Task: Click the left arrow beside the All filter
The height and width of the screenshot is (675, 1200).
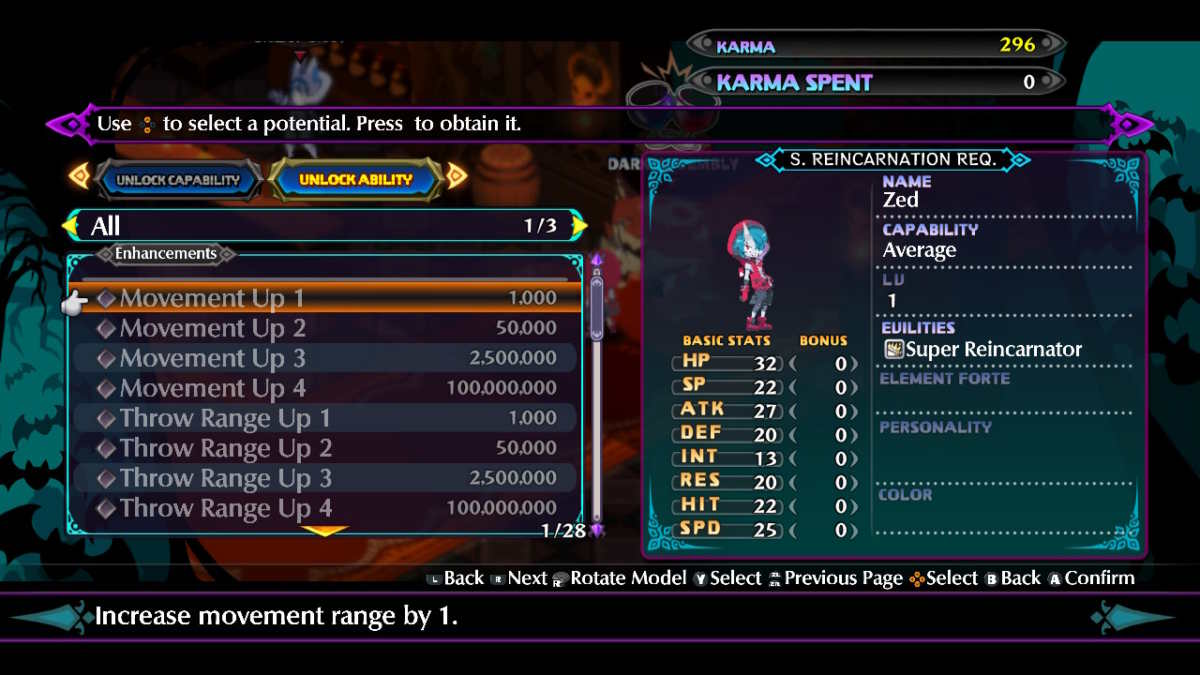Action: click(x=71, y=226)
